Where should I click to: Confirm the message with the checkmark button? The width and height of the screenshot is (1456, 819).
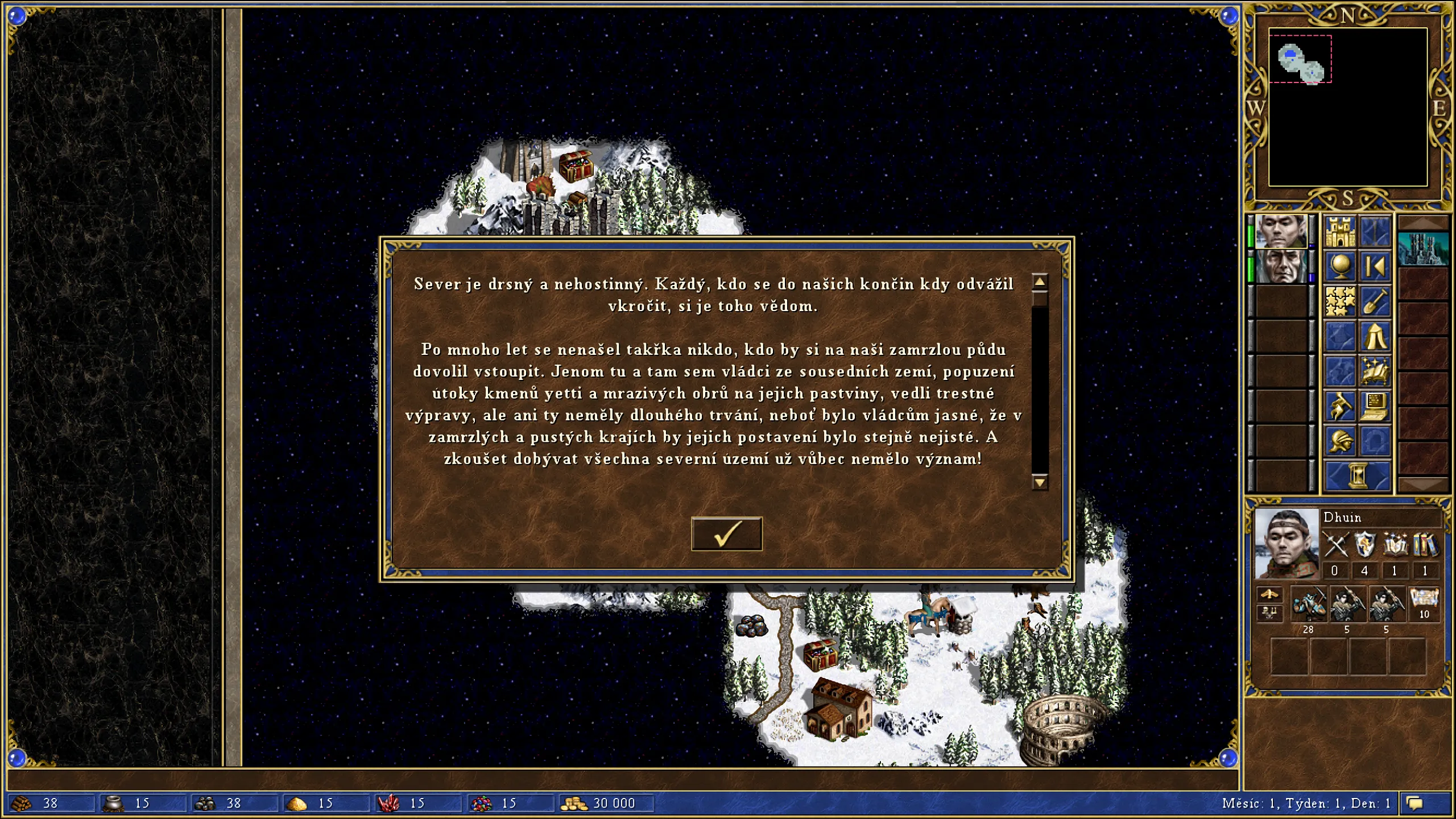(x=727, y=532)
